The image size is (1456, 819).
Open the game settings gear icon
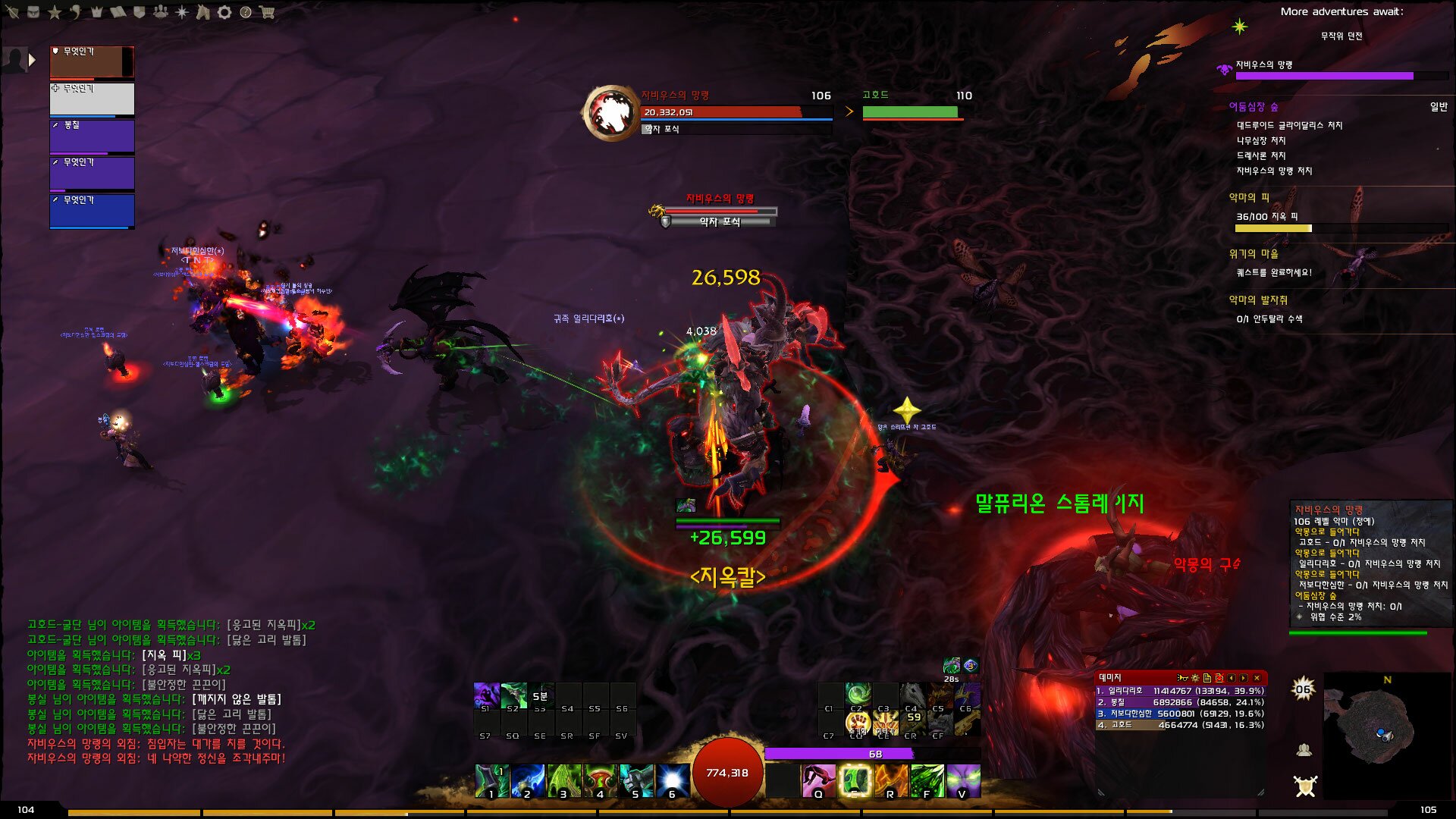click(x=224, y=12)
